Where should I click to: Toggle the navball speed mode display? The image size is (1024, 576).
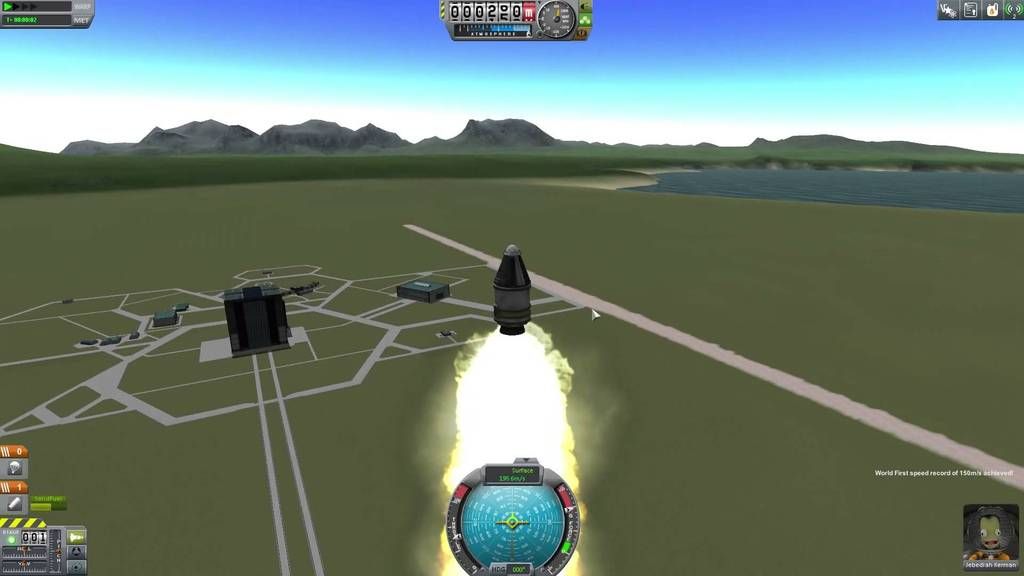pyautogui.click(x=512, y=474)
